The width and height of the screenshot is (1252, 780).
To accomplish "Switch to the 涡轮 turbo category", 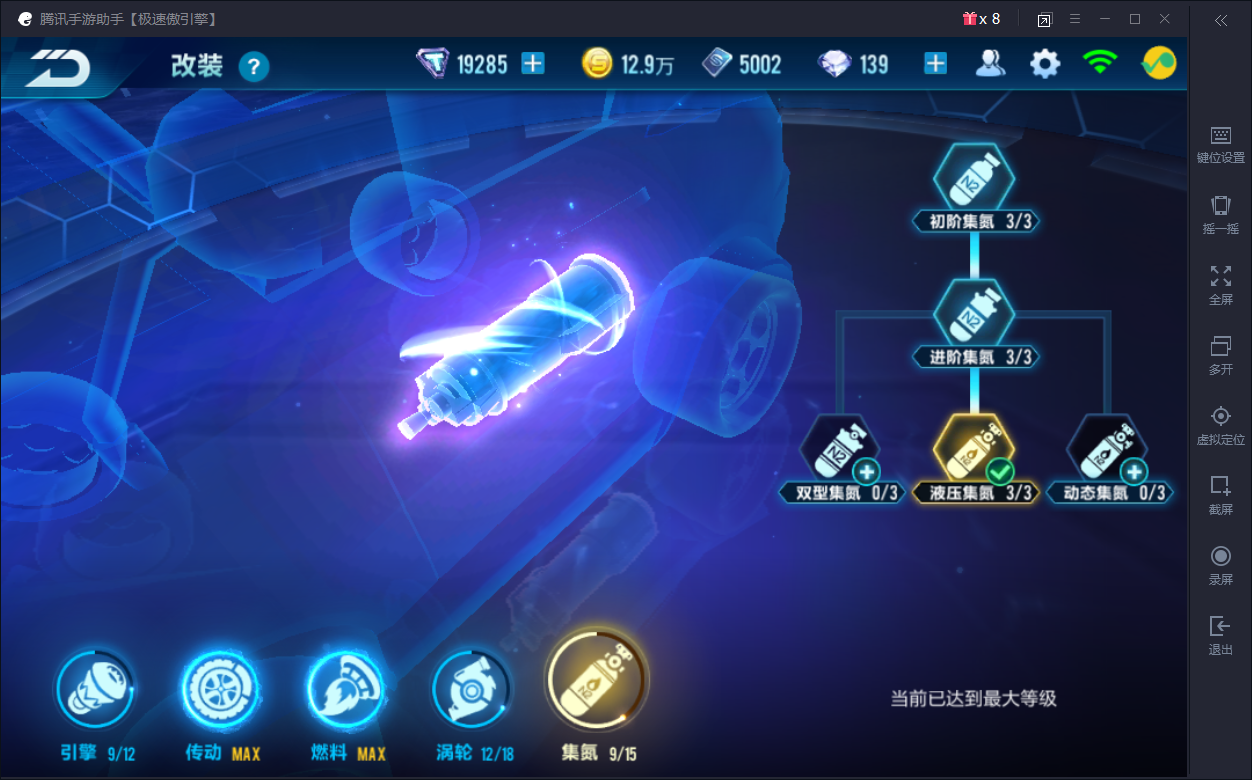I will coord(471,691).
